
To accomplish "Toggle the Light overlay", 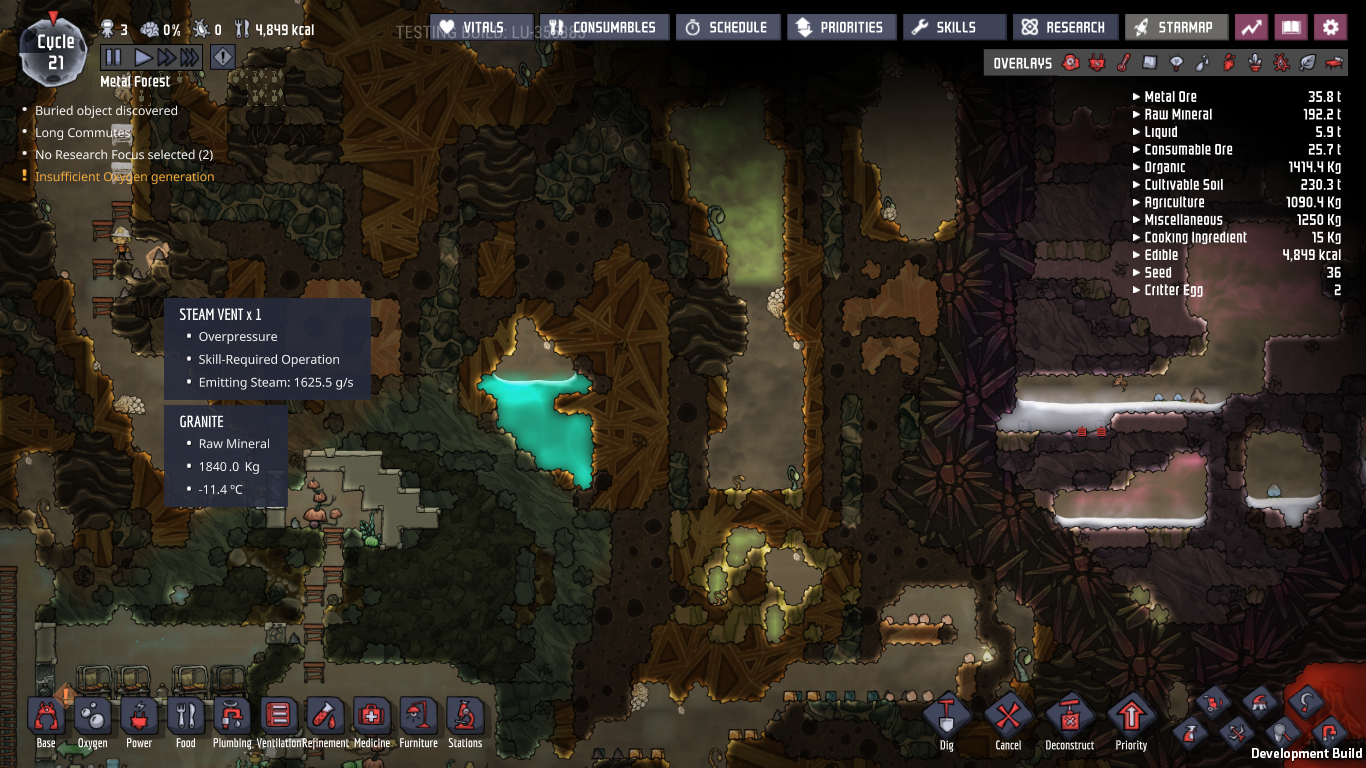I will click(1176, 62).
